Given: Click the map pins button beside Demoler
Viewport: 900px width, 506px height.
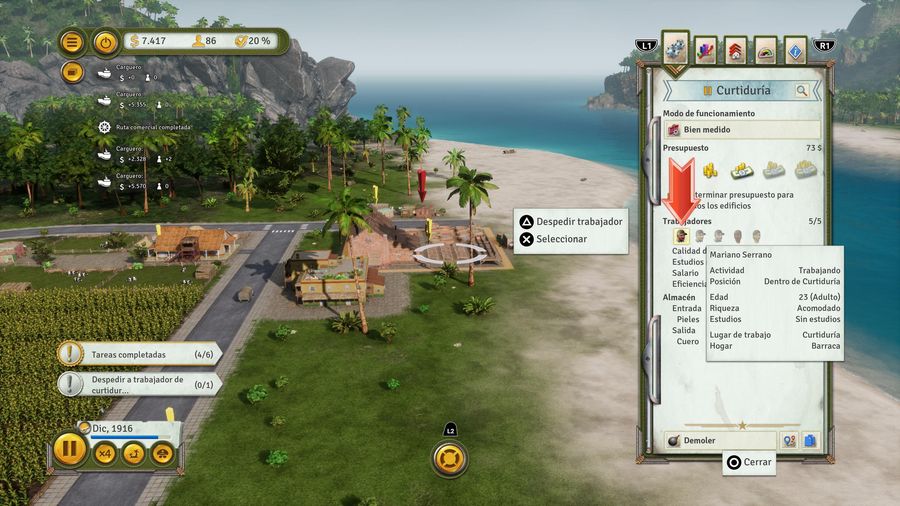Looking at the screenshot, I should [789, 440].
